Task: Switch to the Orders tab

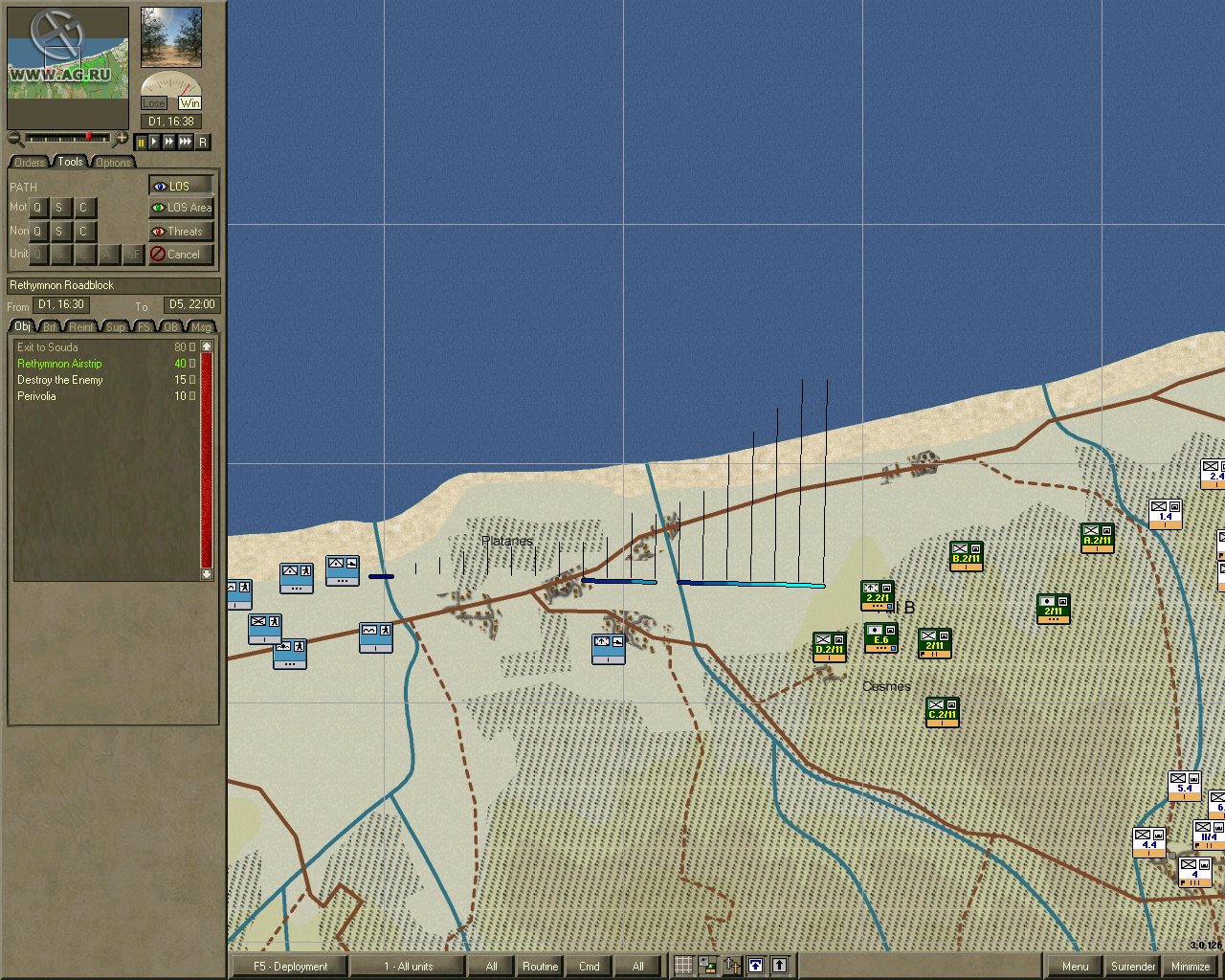Action: pyautogui.click(x=28, y=162)
